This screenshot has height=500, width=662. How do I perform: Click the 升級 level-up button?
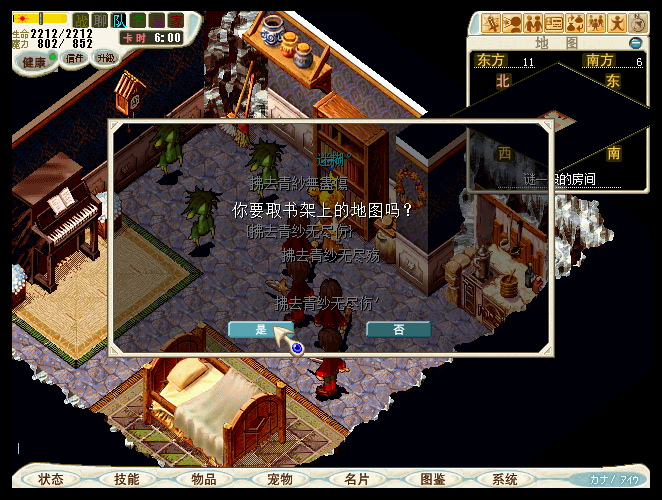(105, 58)
